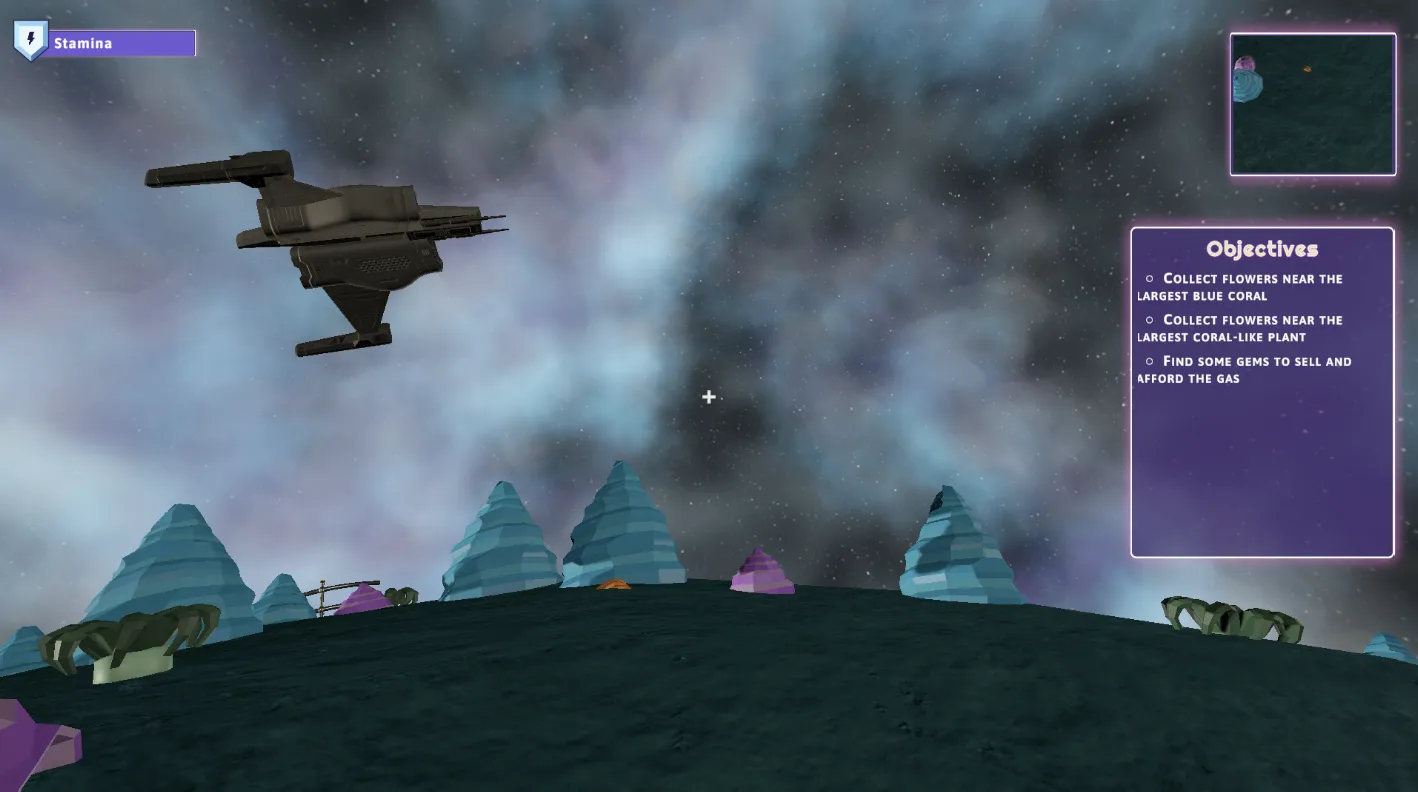The image size is (1418, 792).
Task: Click the lightning bolt stamina shield icon
Action: (30, 41)
